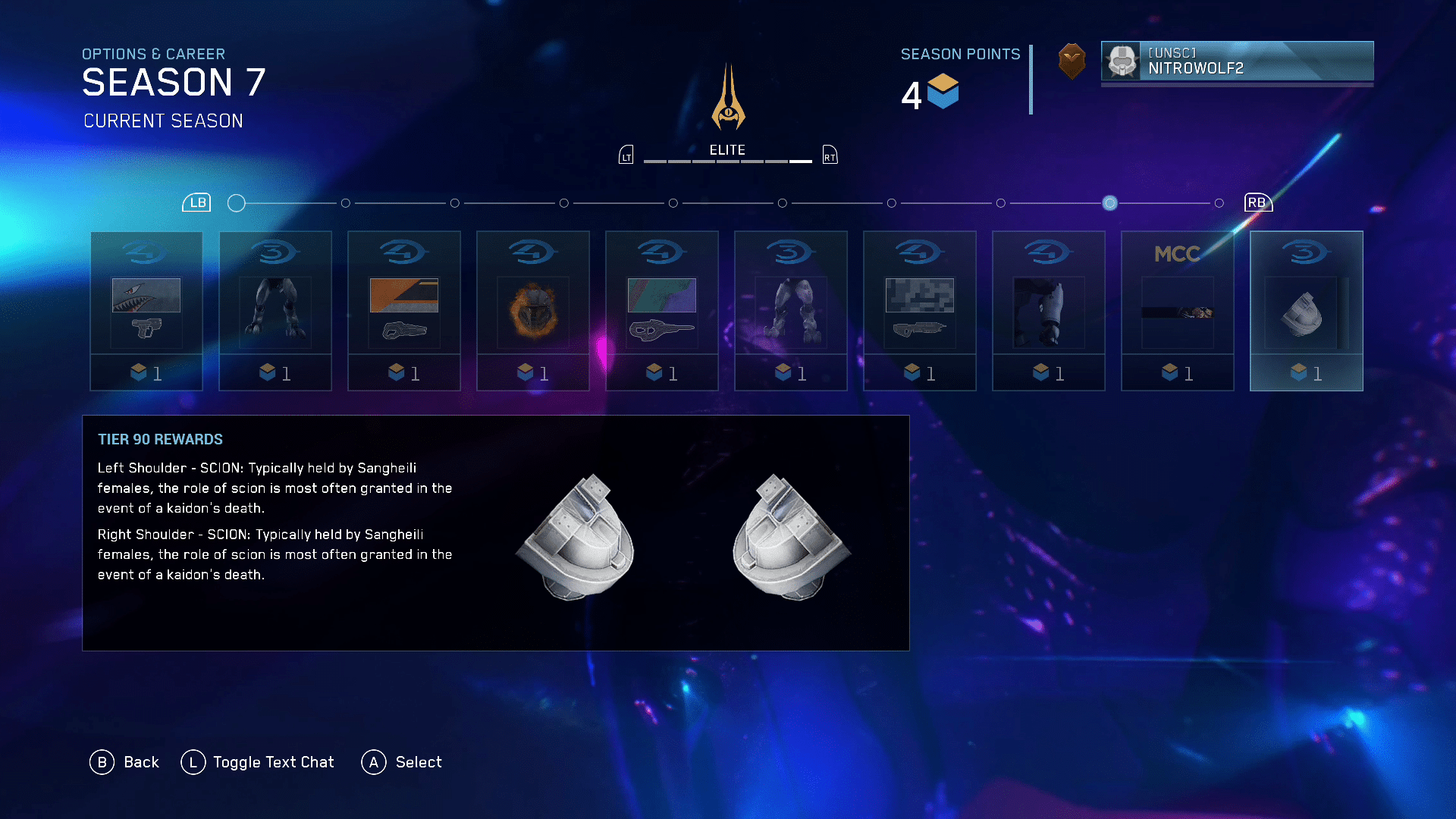Pick the flaming helmet reward tile
Viewport: 1456px width, 819px height.
pyautogui.click(x=533, y=311)
